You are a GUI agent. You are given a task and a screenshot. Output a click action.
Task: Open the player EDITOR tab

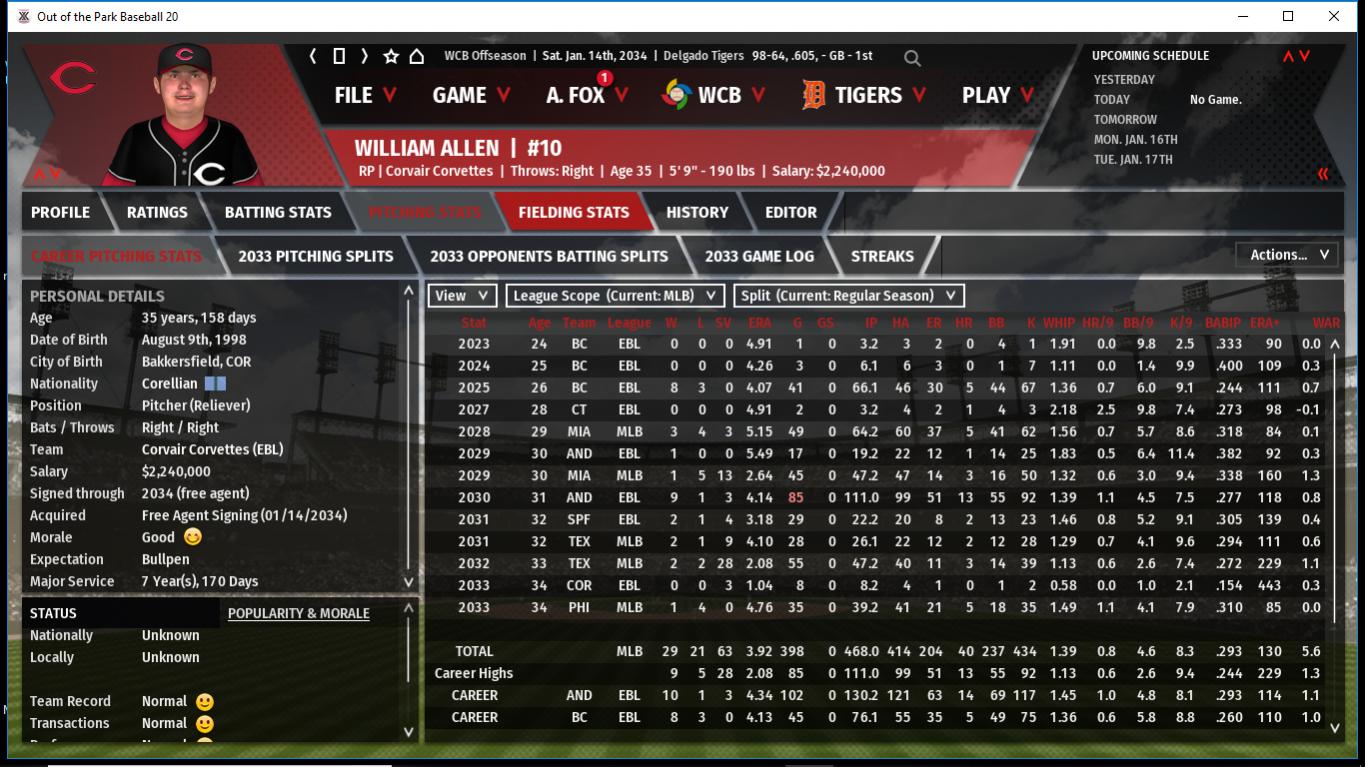(x=791, y=212)
